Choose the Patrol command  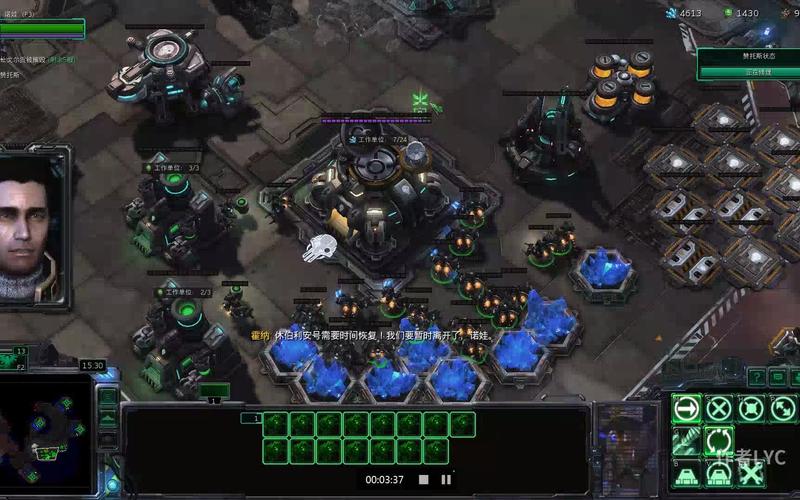point(782,408)
